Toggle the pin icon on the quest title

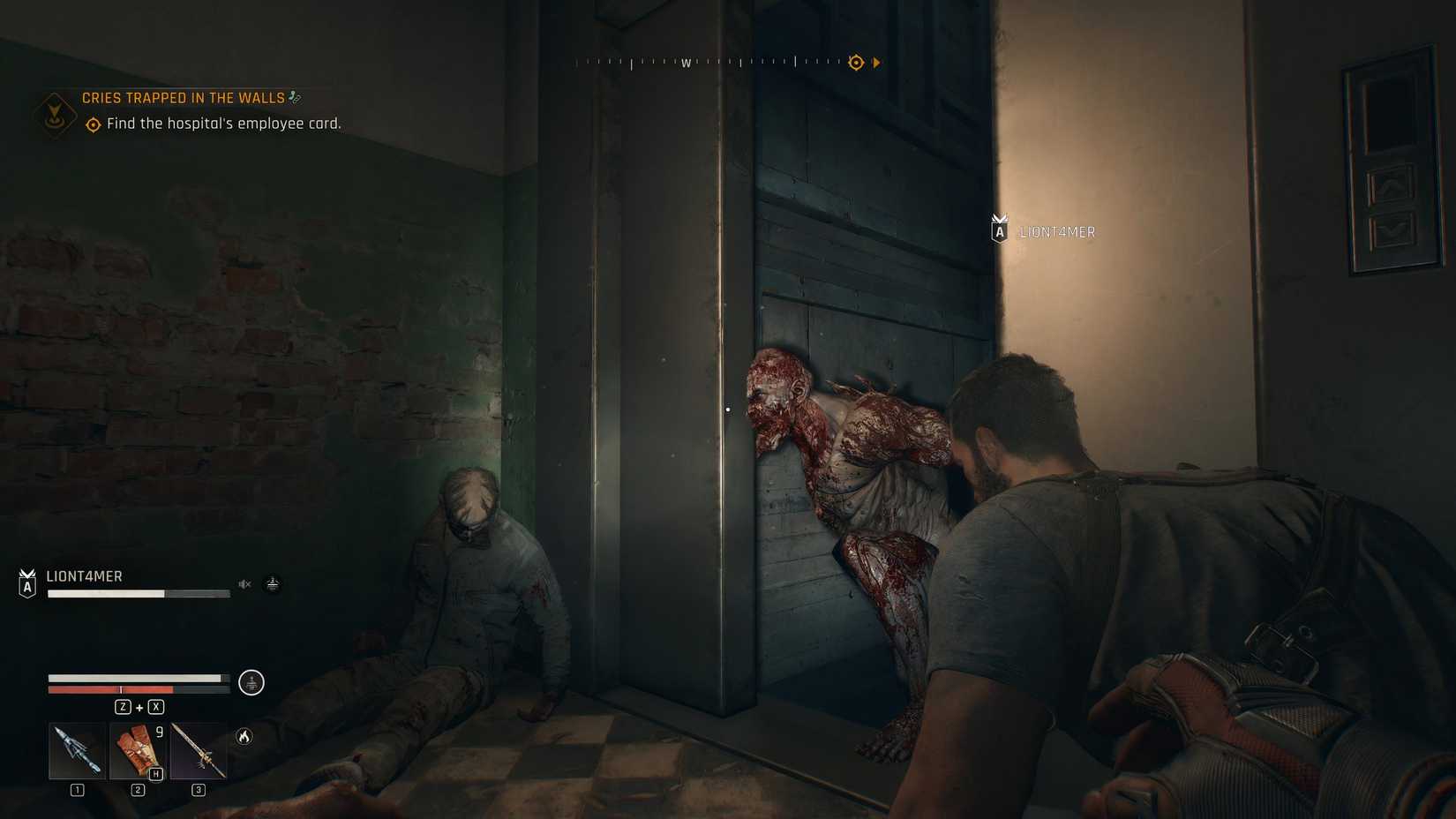(x=295, y=97)
